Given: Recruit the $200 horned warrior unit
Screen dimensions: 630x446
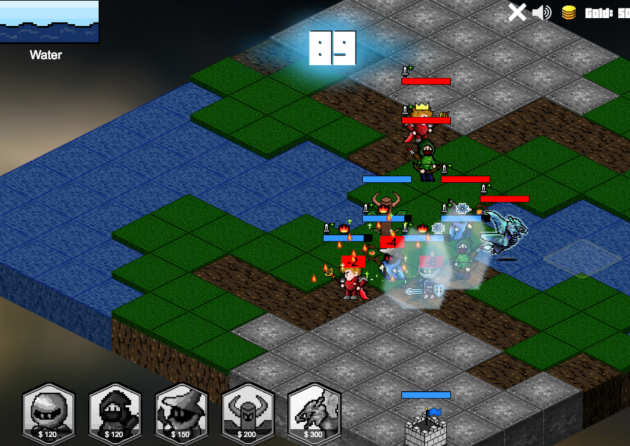Looking at the screenshot, I should [247, 412].
